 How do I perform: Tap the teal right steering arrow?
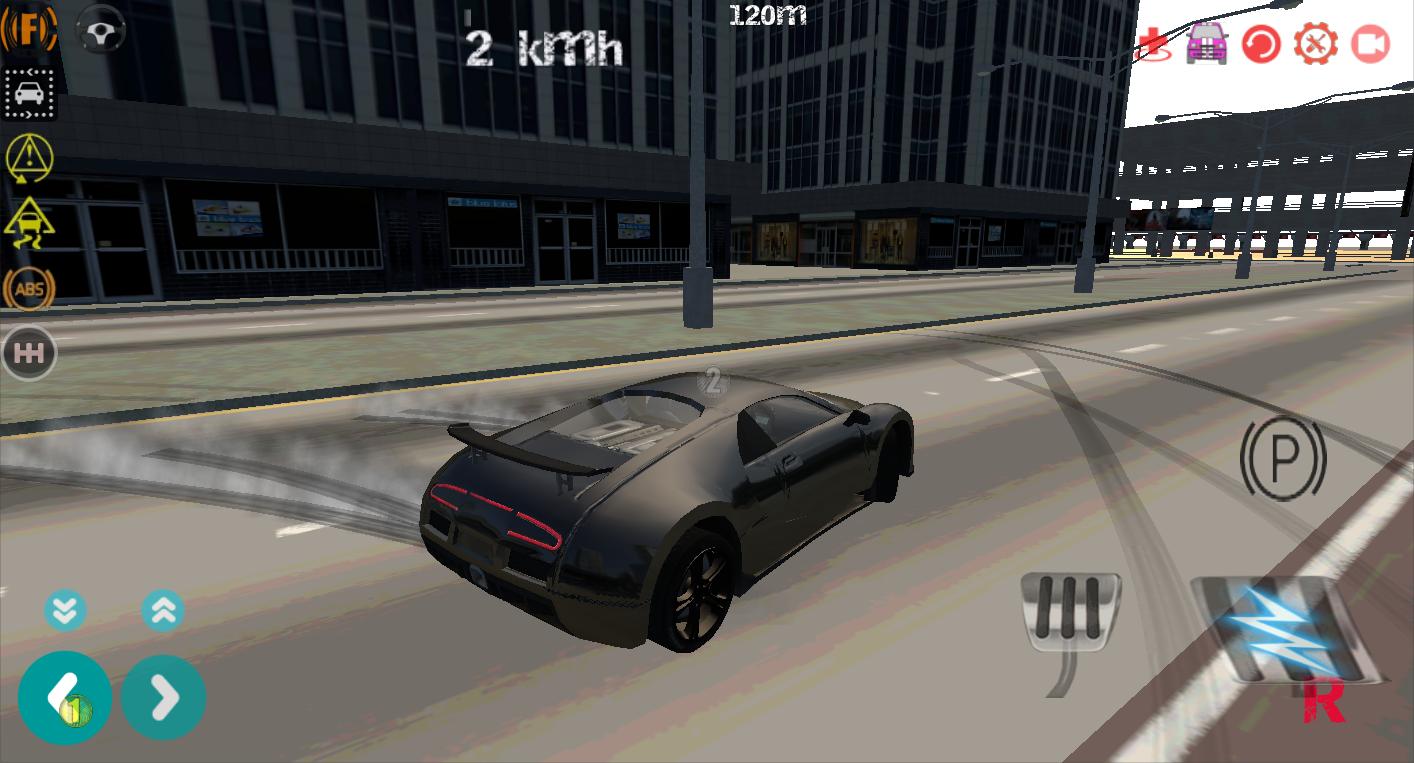[x=163, y=696]
